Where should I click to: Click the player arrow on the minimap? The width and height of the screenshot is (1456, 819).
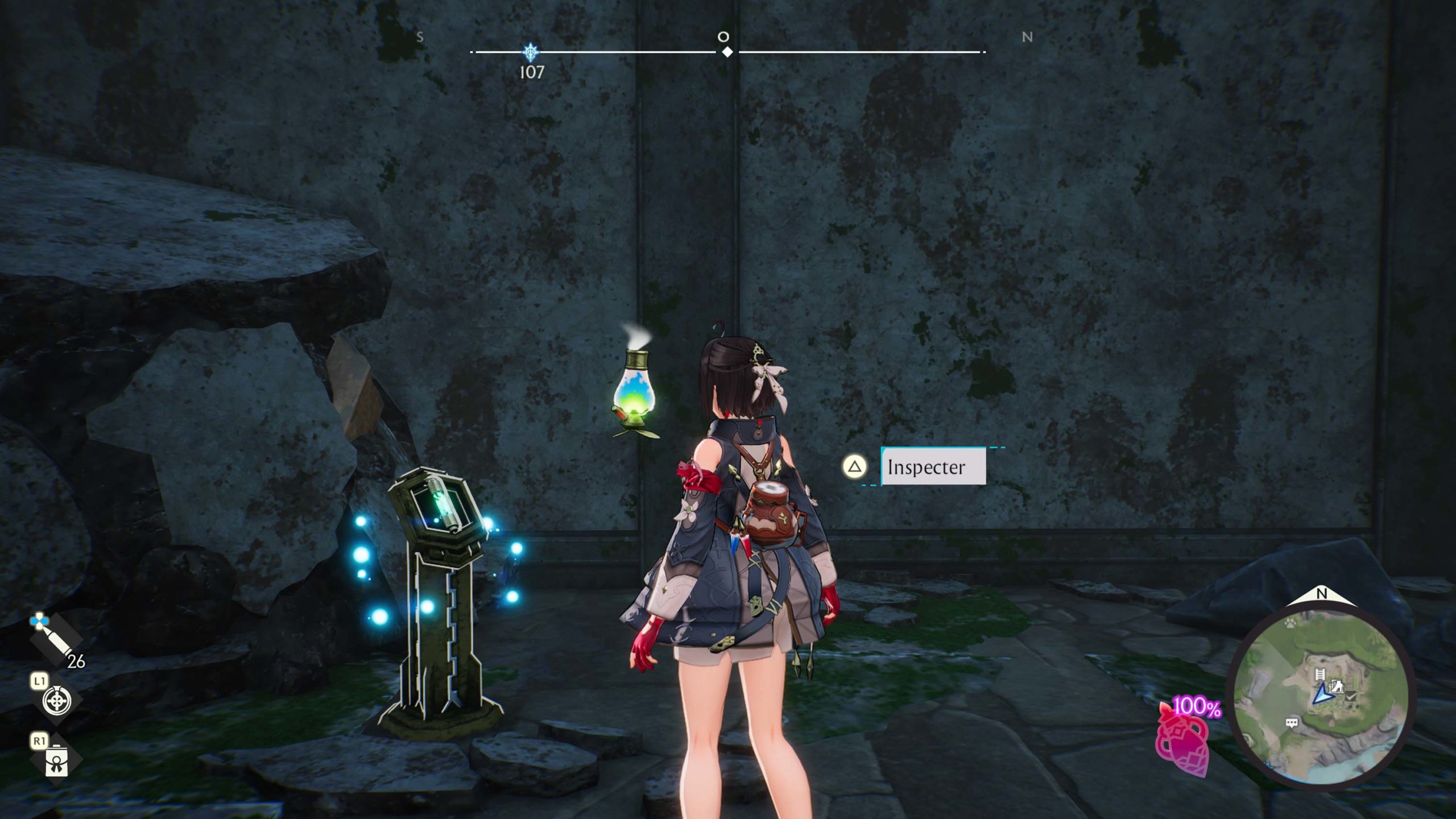pos(1323,694)
